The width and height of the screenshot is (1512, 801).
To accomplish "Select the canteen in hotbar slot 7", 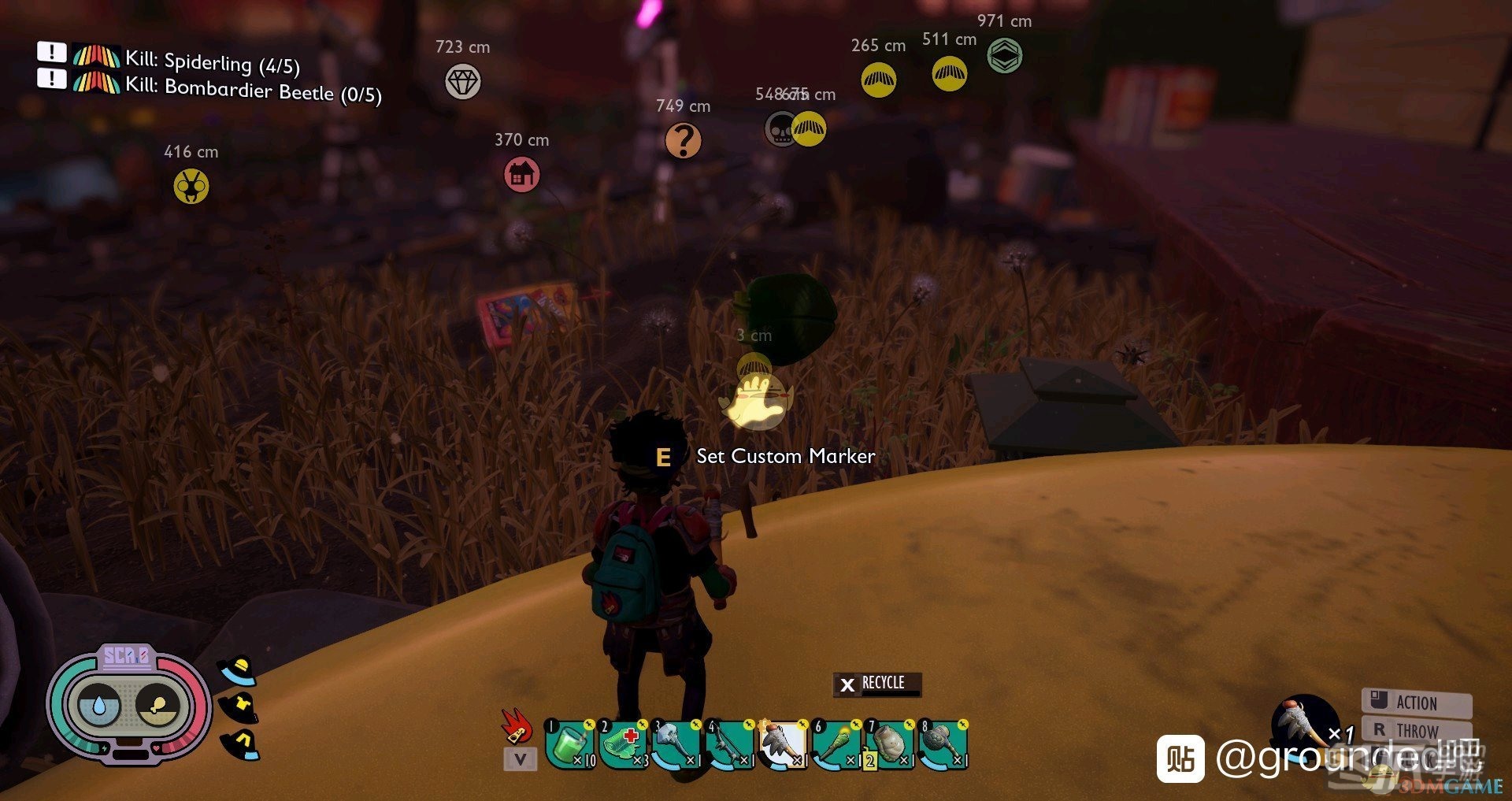I will point(889,744).
